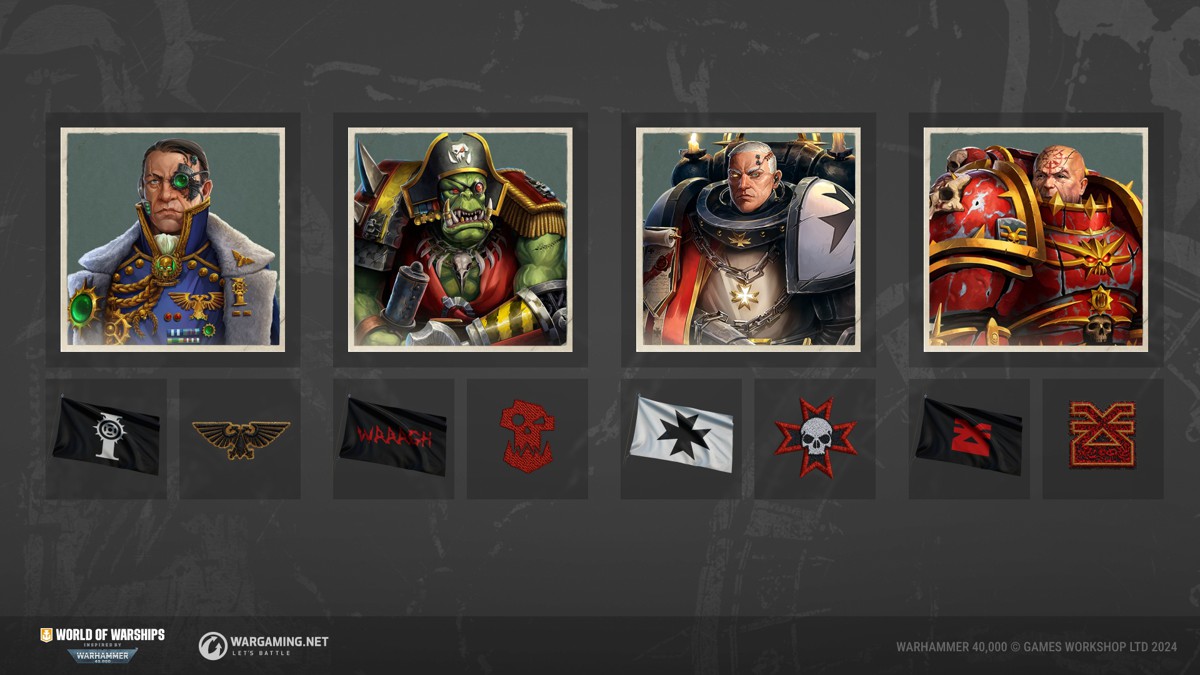Select the Imperial Navy commander portrait
This screenshot has width=1200, height=675.
[173, 240]
